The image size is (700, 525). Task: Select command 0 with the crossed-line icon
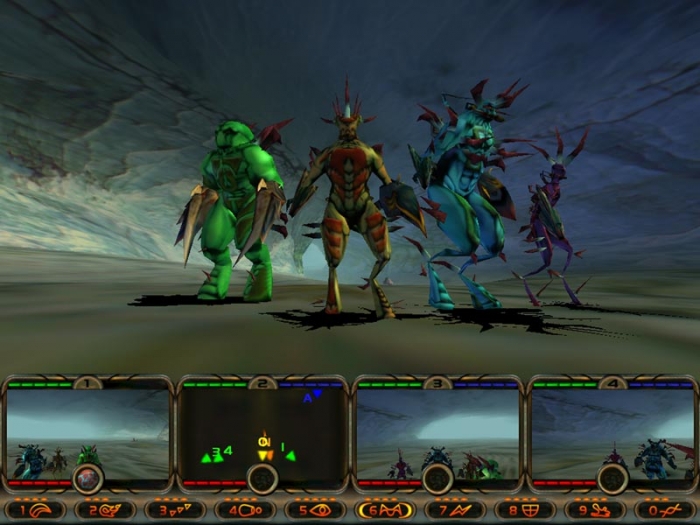pyautogui.click(x=665, y=509)
